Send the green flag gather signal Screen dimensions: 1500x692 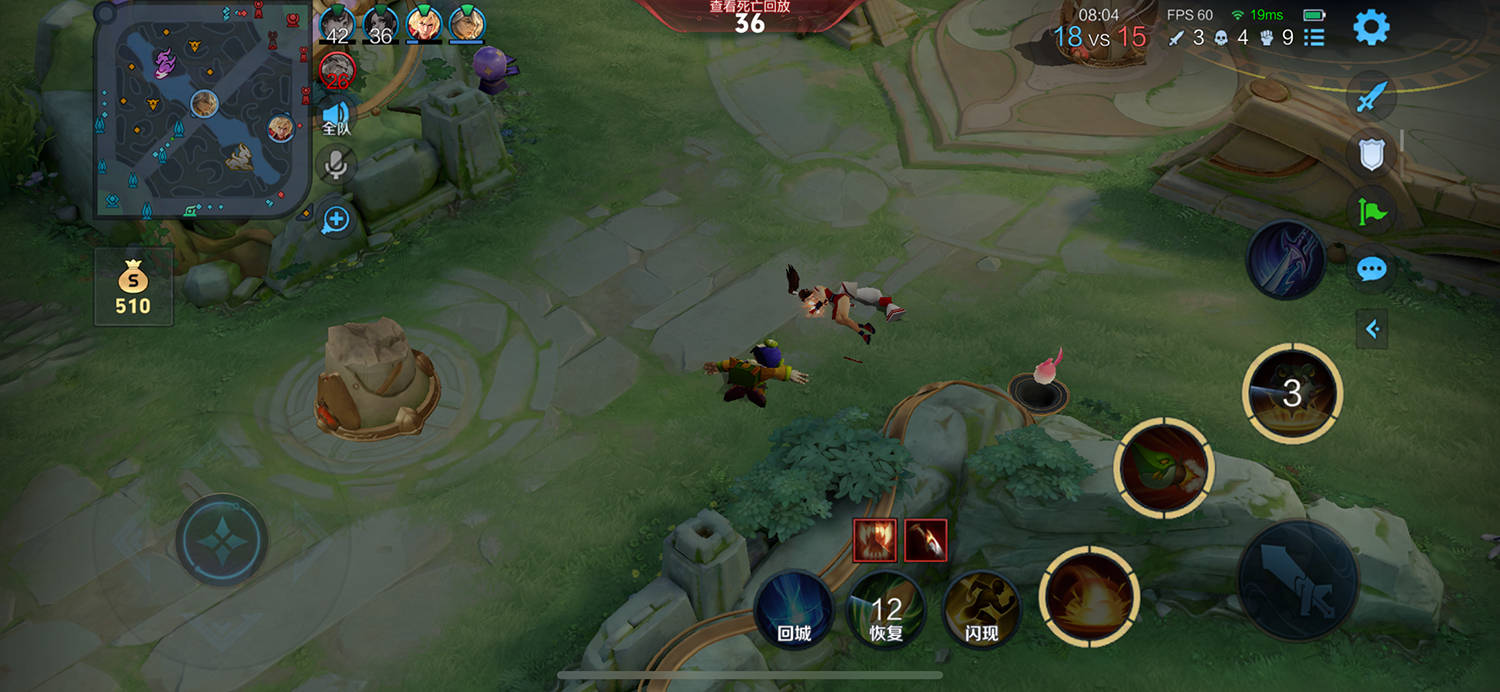[1371, 211]
